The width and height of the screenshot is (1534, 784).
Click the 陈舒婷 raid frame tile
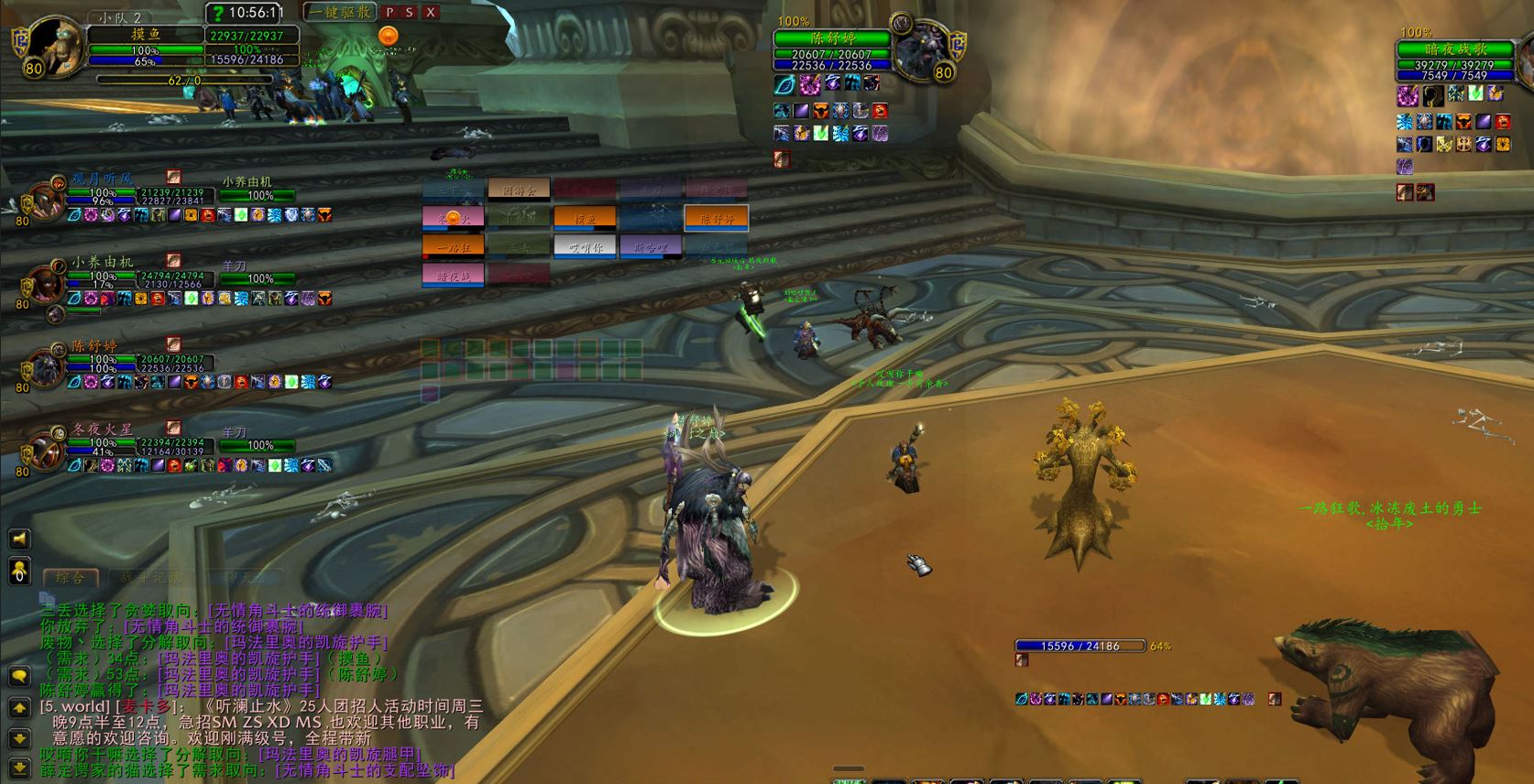[x=717, y=218]
